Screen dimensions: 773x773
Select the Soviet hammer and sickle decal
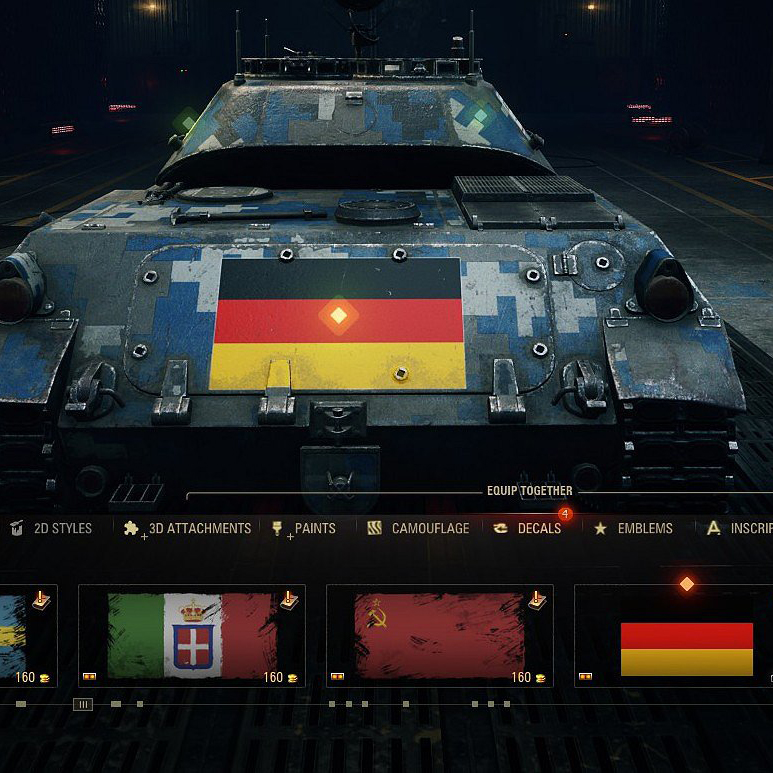click(439, 636)
